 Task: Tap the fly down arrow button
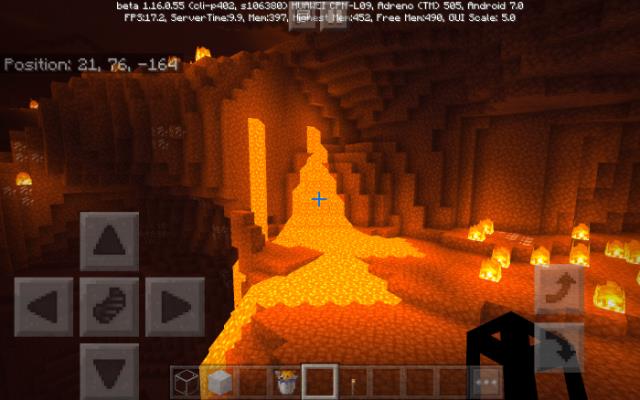[558, 348]
